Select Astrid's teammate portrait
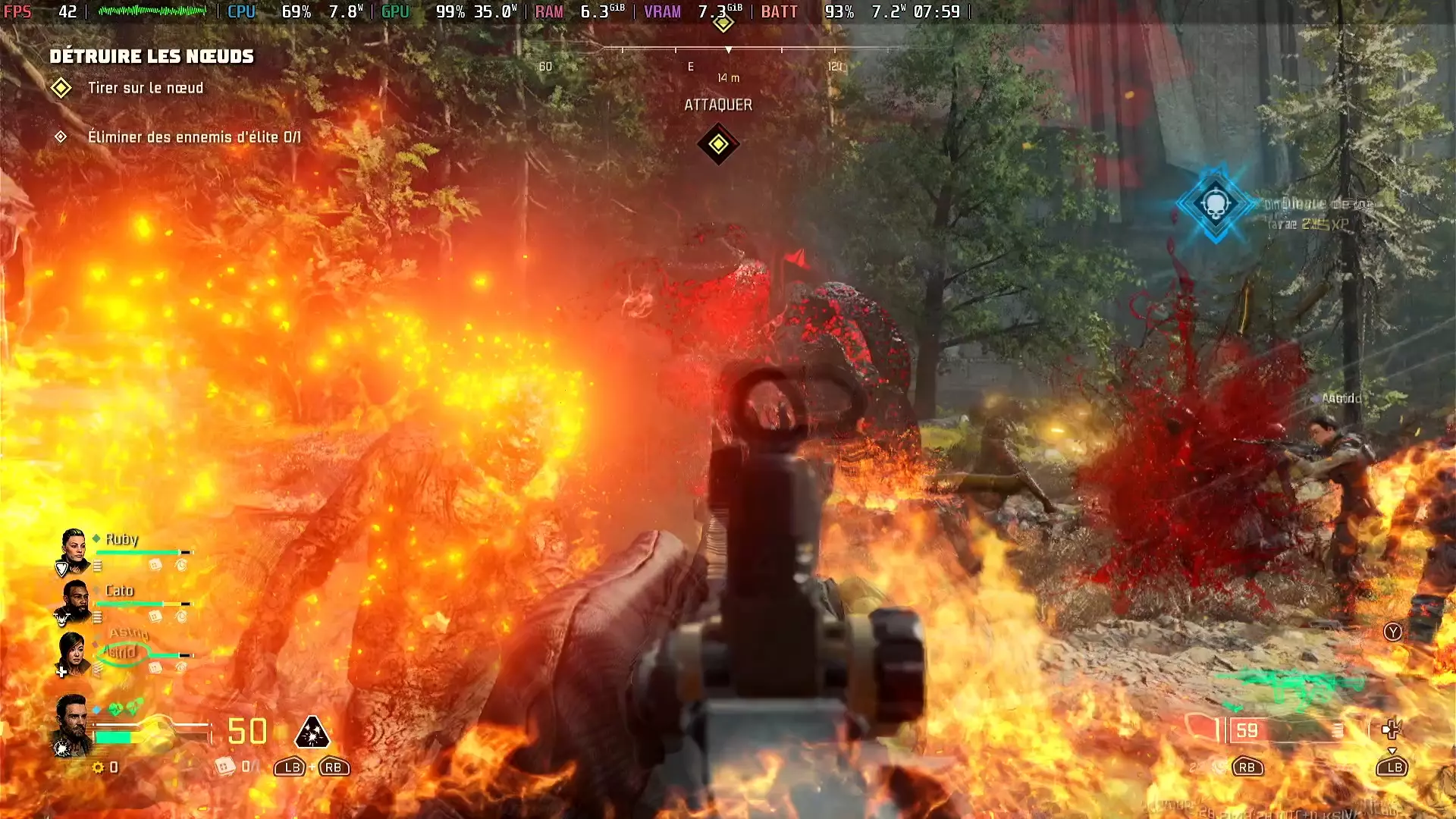 [x=74, y=653]
